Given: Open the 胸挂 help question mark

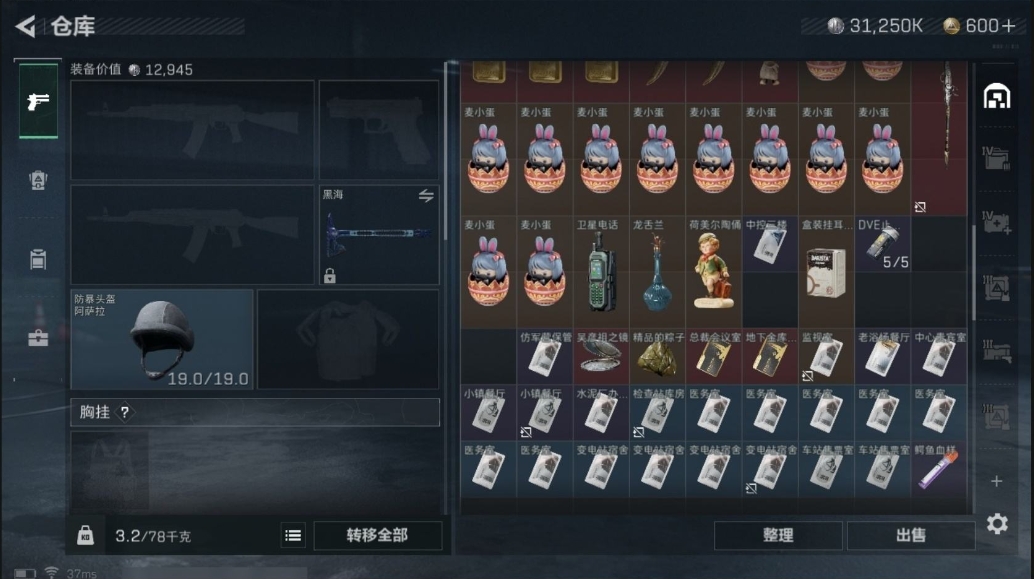Looking at the screenshot, I should click(124, 412).
